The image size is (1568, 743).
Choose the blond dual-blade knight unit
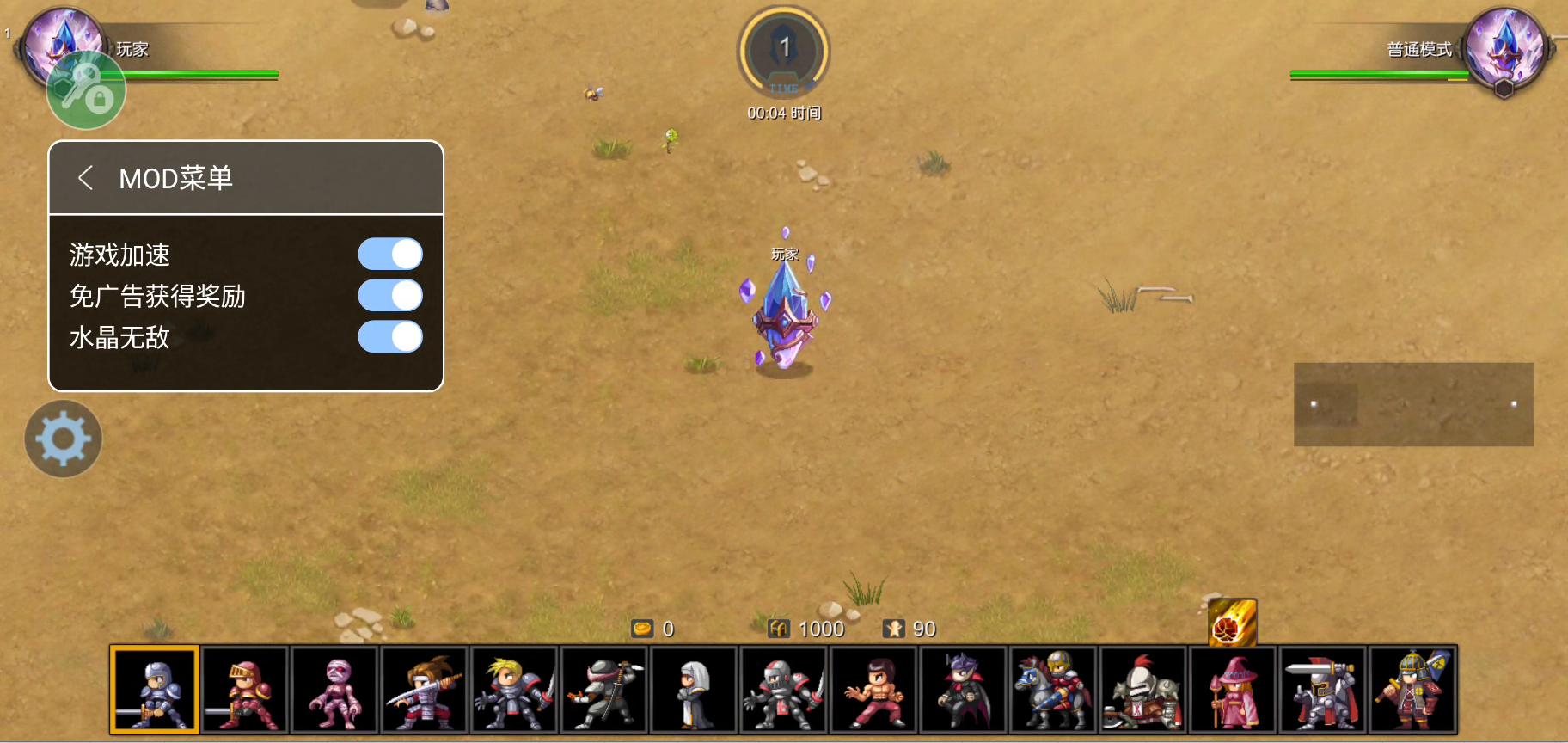tap(514, 690)
